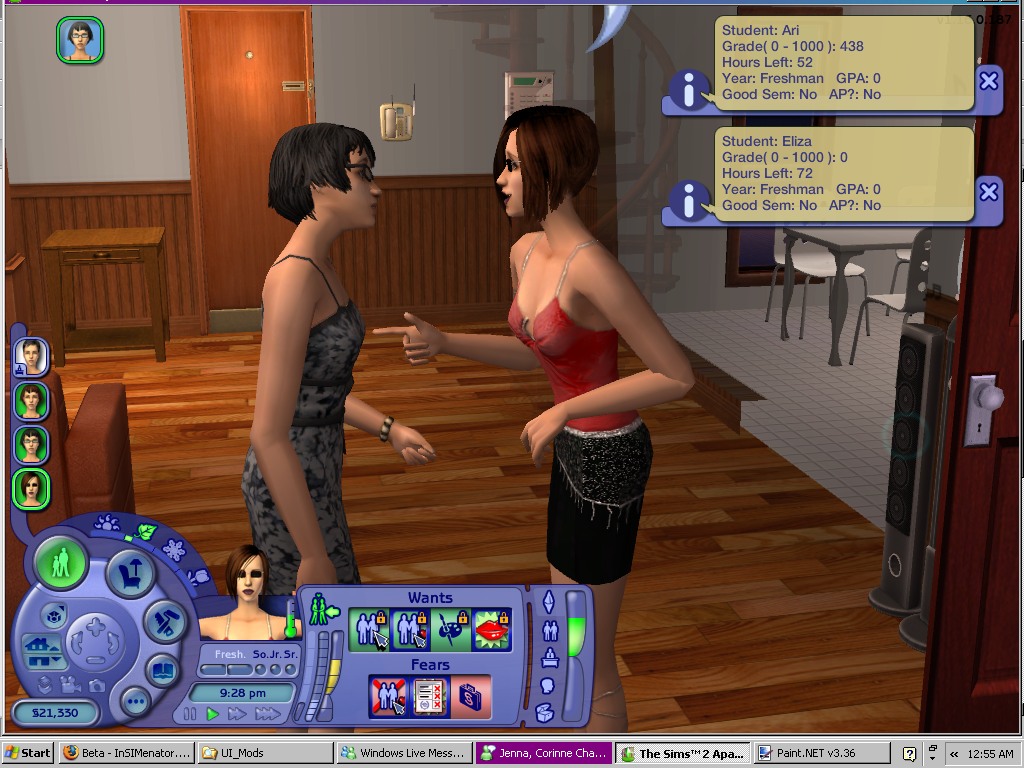Open Build mode with the hammer and saw button

pos(163,622)
